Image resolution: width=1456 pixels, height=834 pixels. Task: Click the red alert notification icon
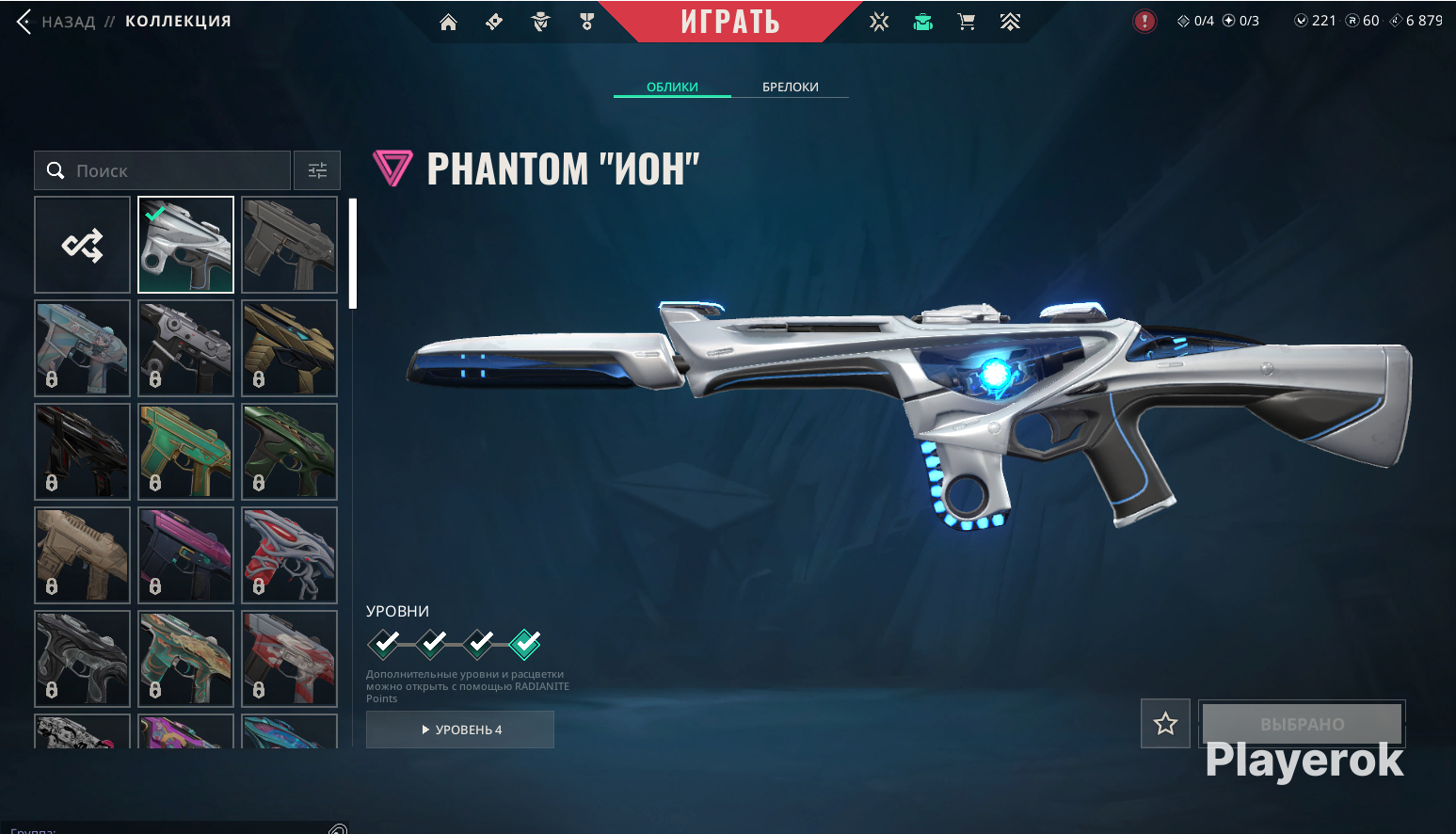coord(1144,21)
